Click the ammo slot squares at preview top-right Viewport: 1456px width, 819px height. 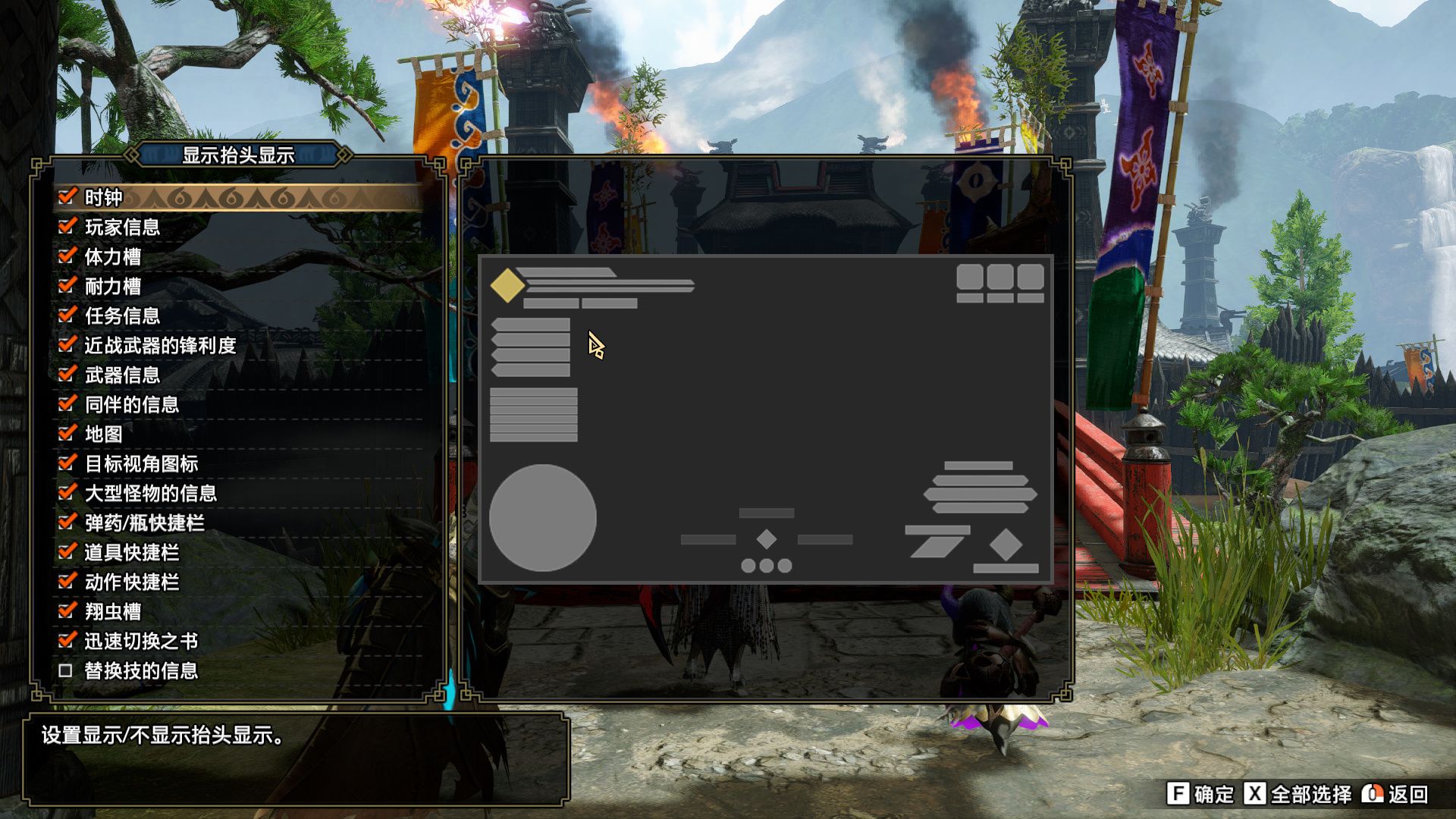click(x=1000, y=283)
